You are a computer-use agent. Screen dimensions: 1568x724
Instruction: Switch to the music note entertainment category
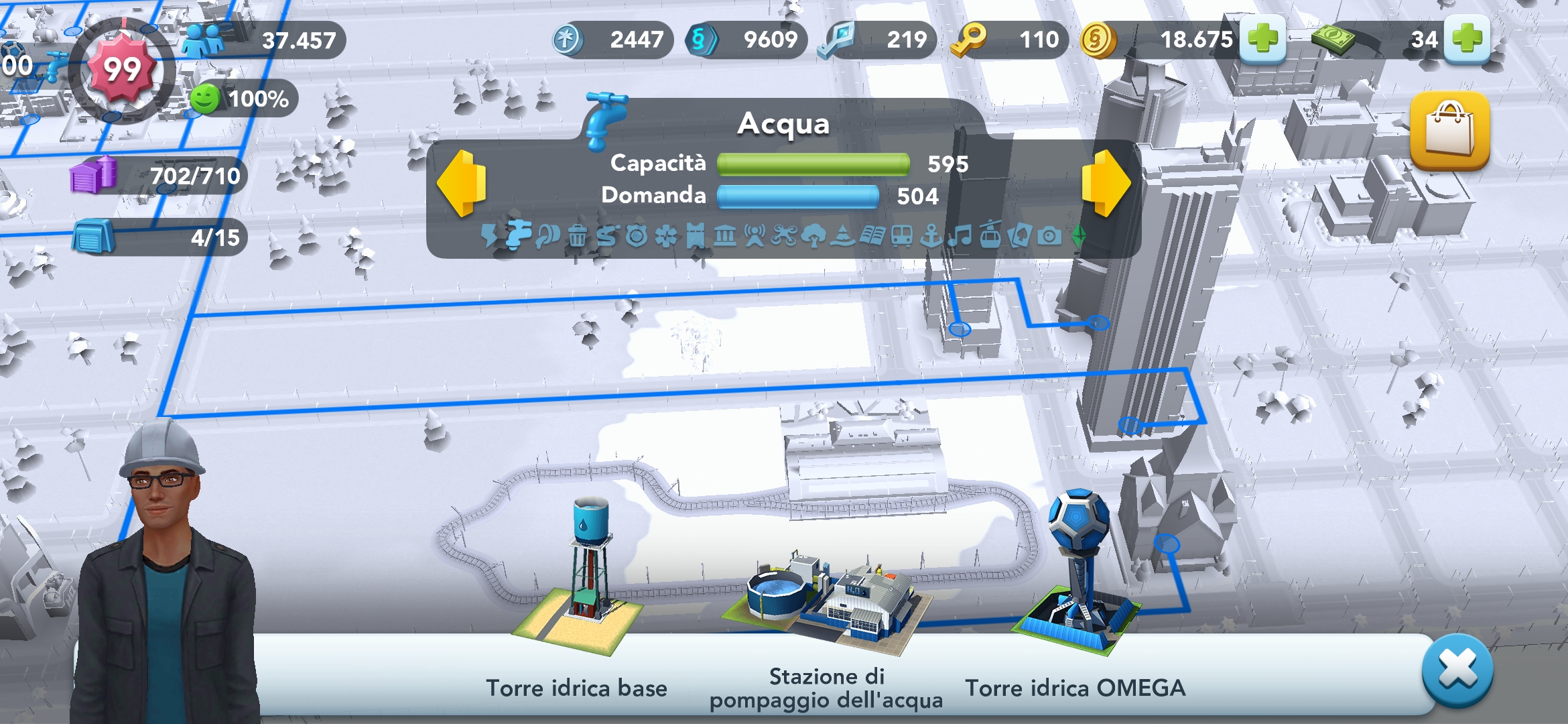pos(960,236)
